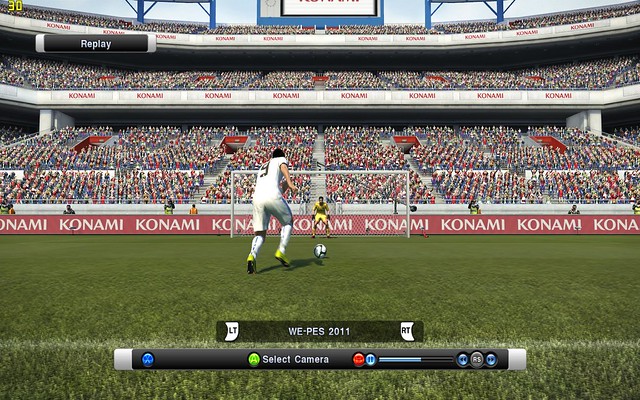This screenshot has width=640, height=400.
Task: Fast-forward the replay
Action: pos(491,359)
